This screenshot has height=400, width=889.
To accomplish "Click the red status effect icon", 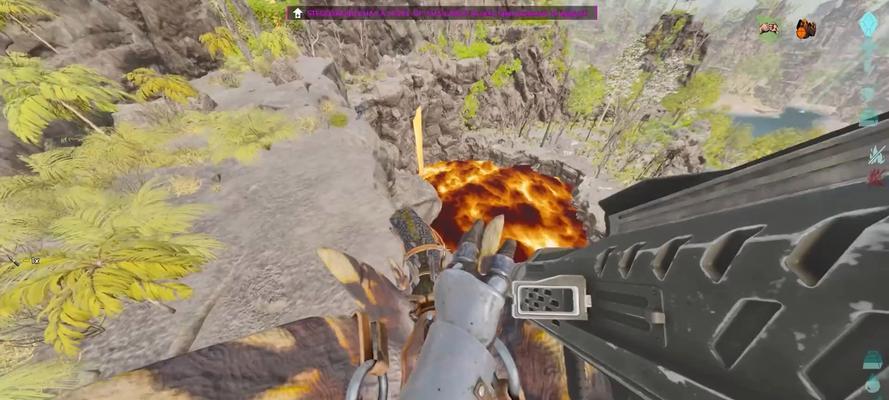I will pos(876,178).
